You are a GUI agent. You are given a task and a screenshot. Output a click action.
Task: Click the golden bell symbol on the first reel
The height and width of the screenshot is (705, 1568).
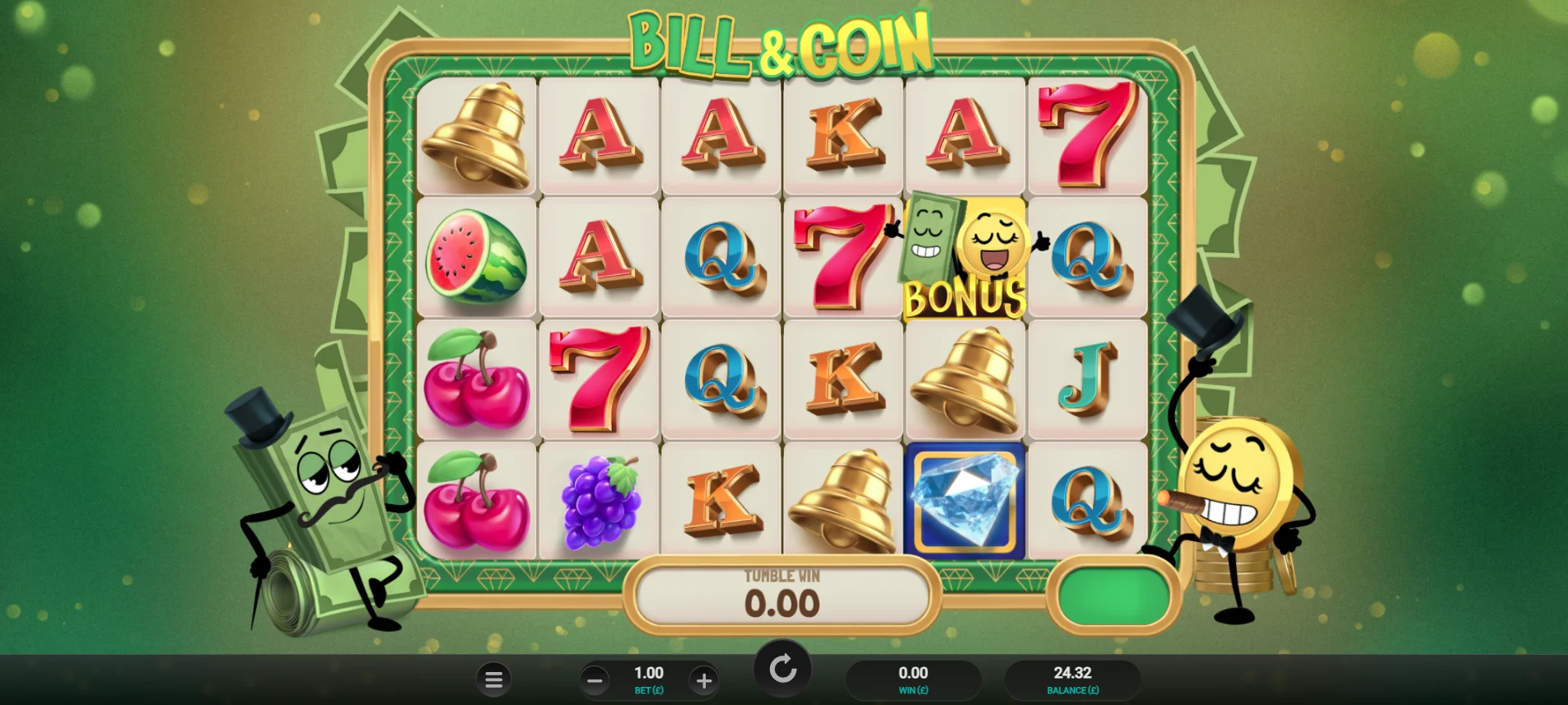476,134
